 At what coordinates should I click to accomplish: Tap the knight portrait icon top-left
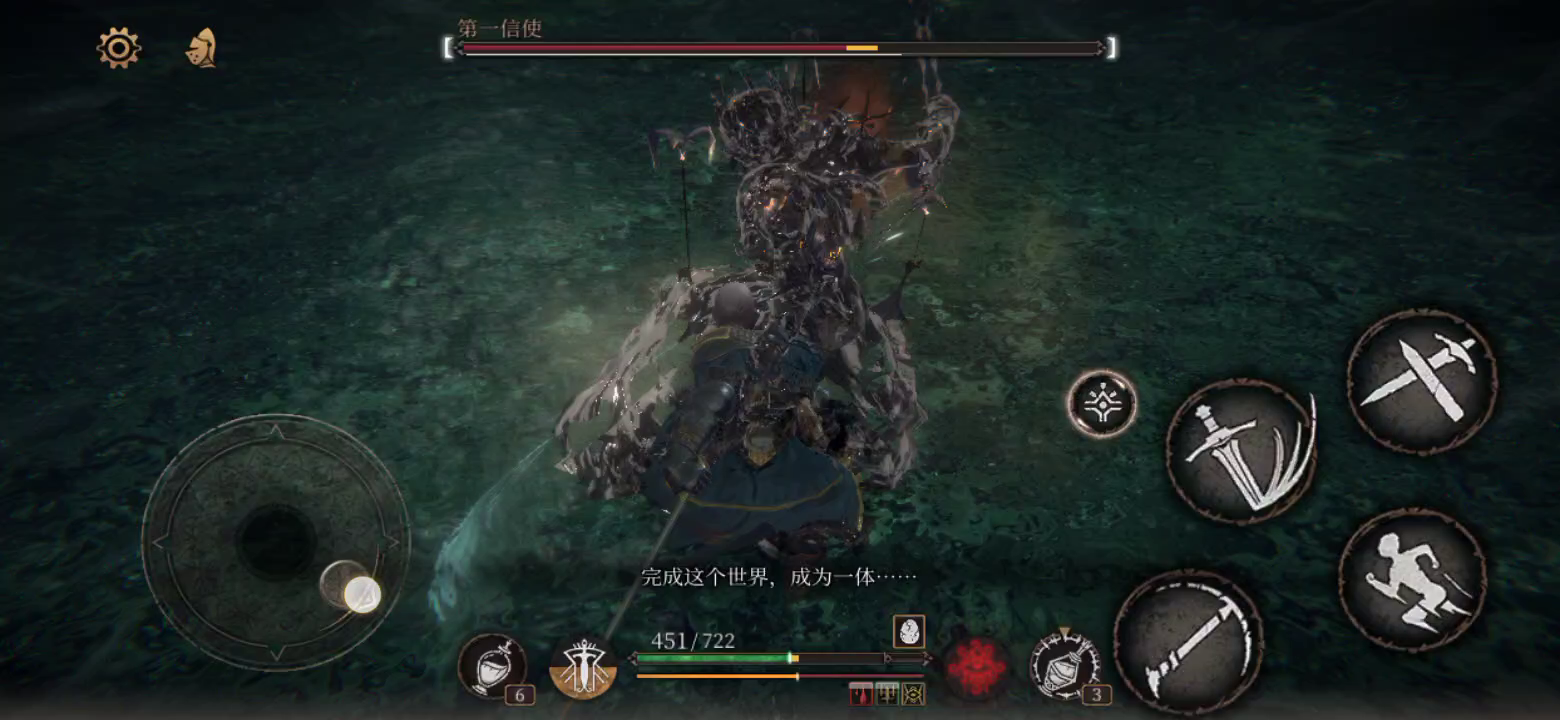[x=199, y=48]
